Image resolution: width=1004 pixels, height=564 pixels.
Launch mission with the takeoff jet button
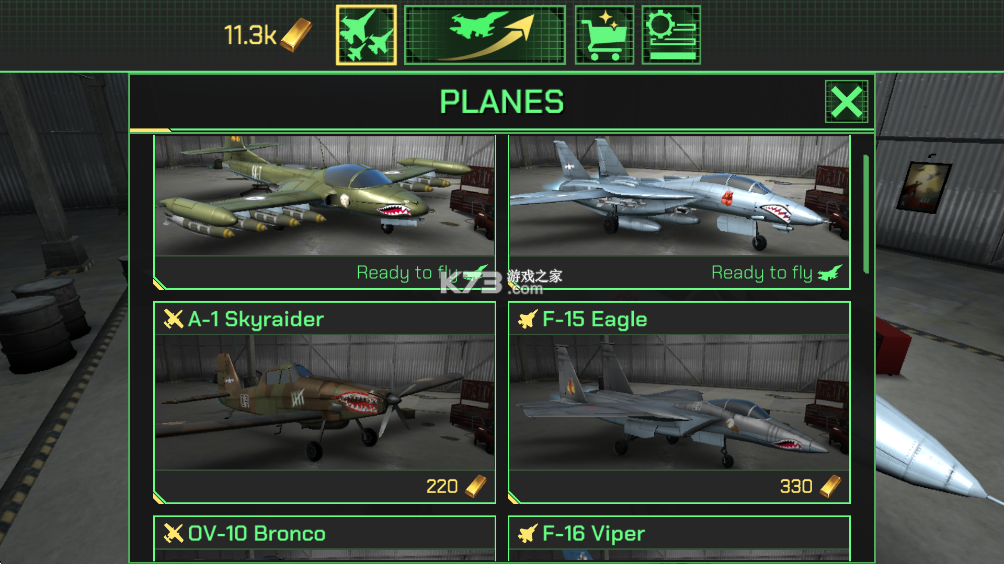[x=484, y=35]
